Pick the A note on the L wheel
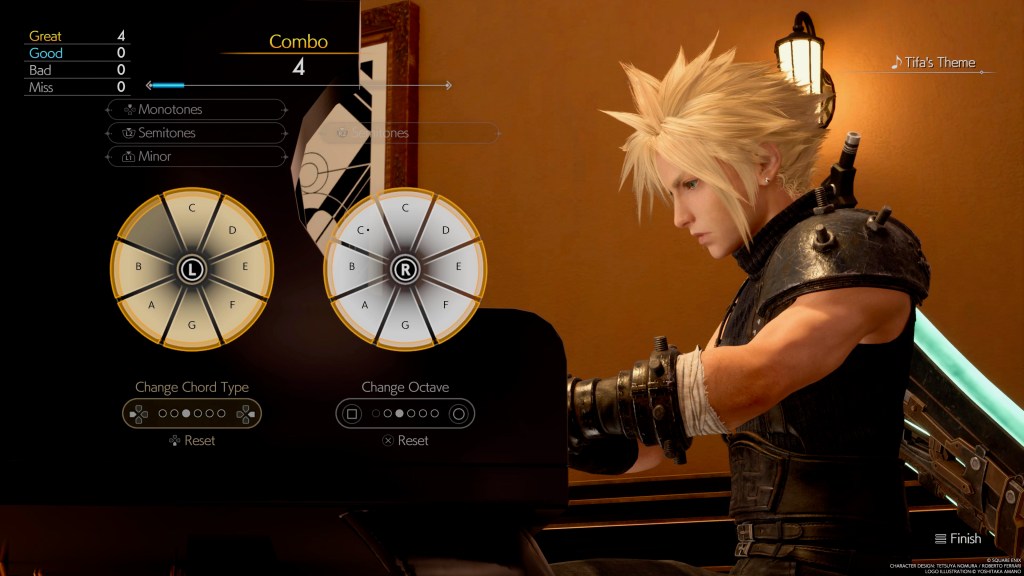 point(152,306)
